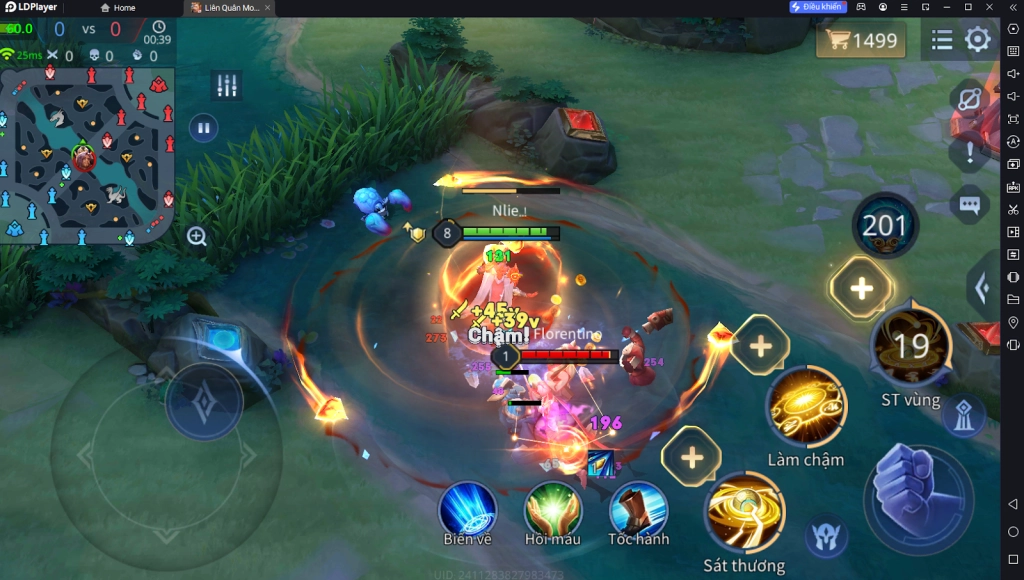Tap the summoner spell showing 201
Screen dimensions: 1024x580
pos(884,226)
